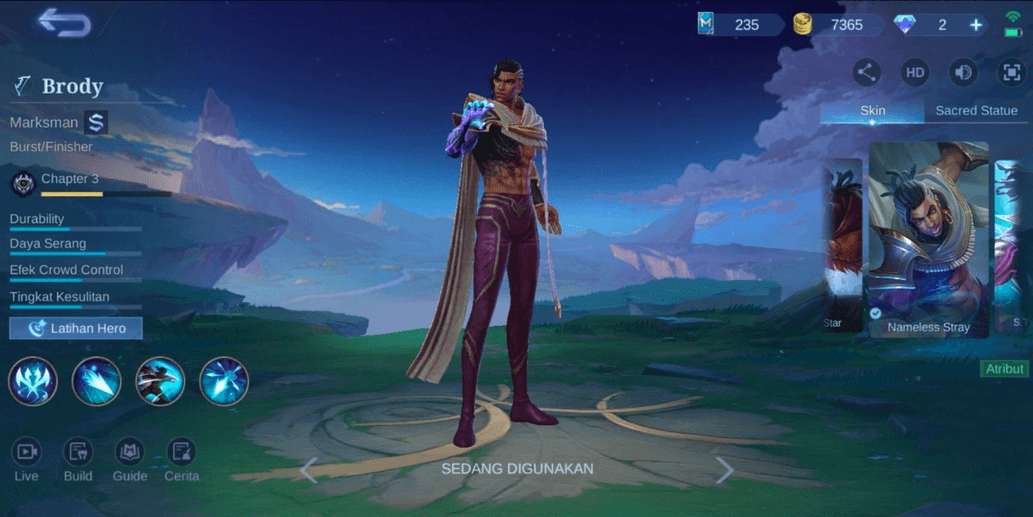Add diamonds with the plus button
Image resolution: width=1033 pixels, height=517 pixels.
(x=976, y=25)
